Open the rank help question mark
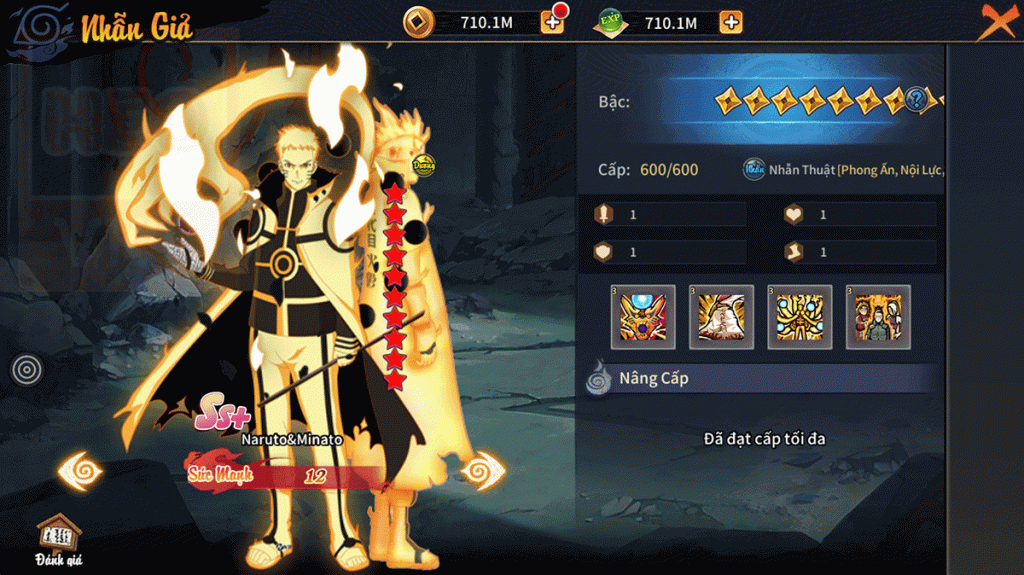Screen dimensions: 1024x575 (918, 99)
